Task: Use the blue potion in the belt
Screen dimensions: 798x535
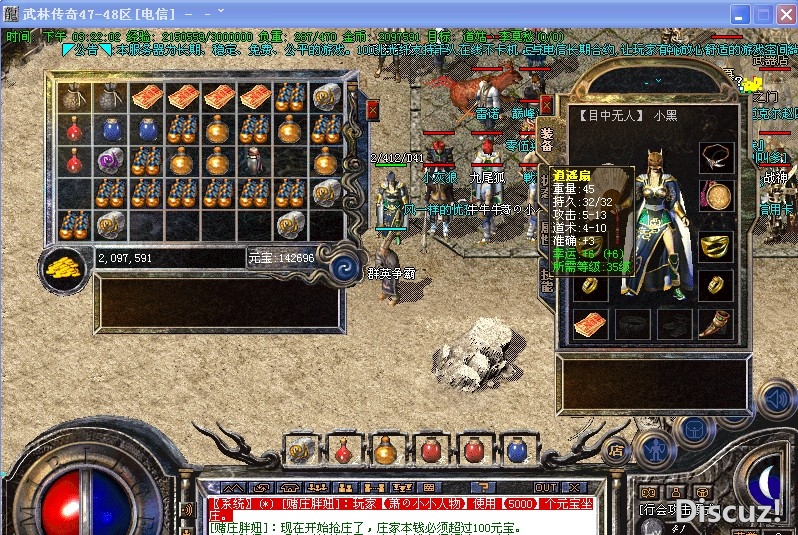Action: pyautogui.click(x=516, y=451)
